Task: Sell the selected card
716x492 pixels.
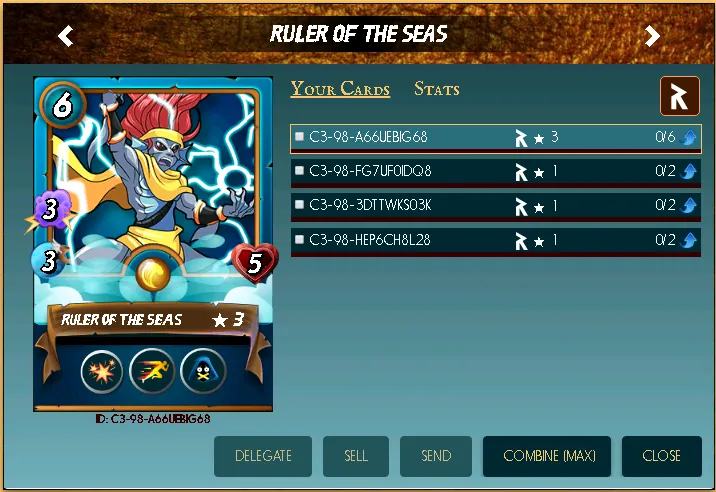Action: [356, 456]
